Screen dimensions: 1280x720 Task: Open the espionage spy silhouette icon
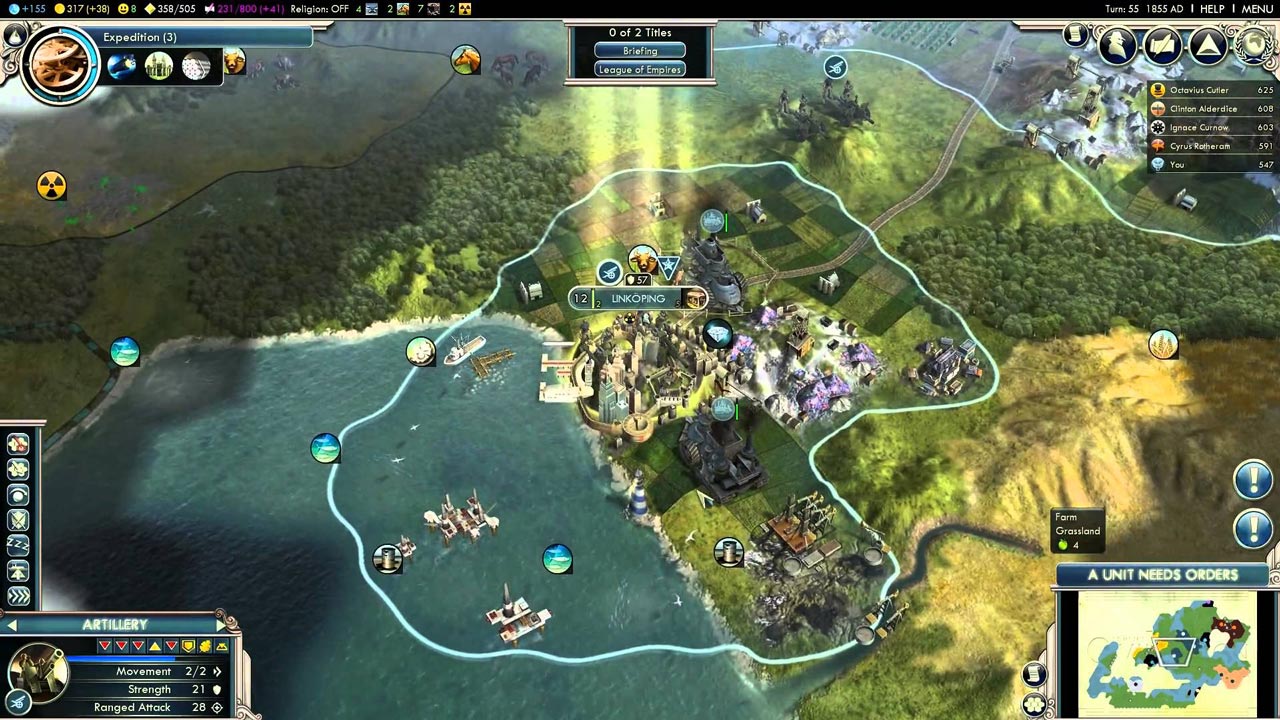tap(1117, 45)
